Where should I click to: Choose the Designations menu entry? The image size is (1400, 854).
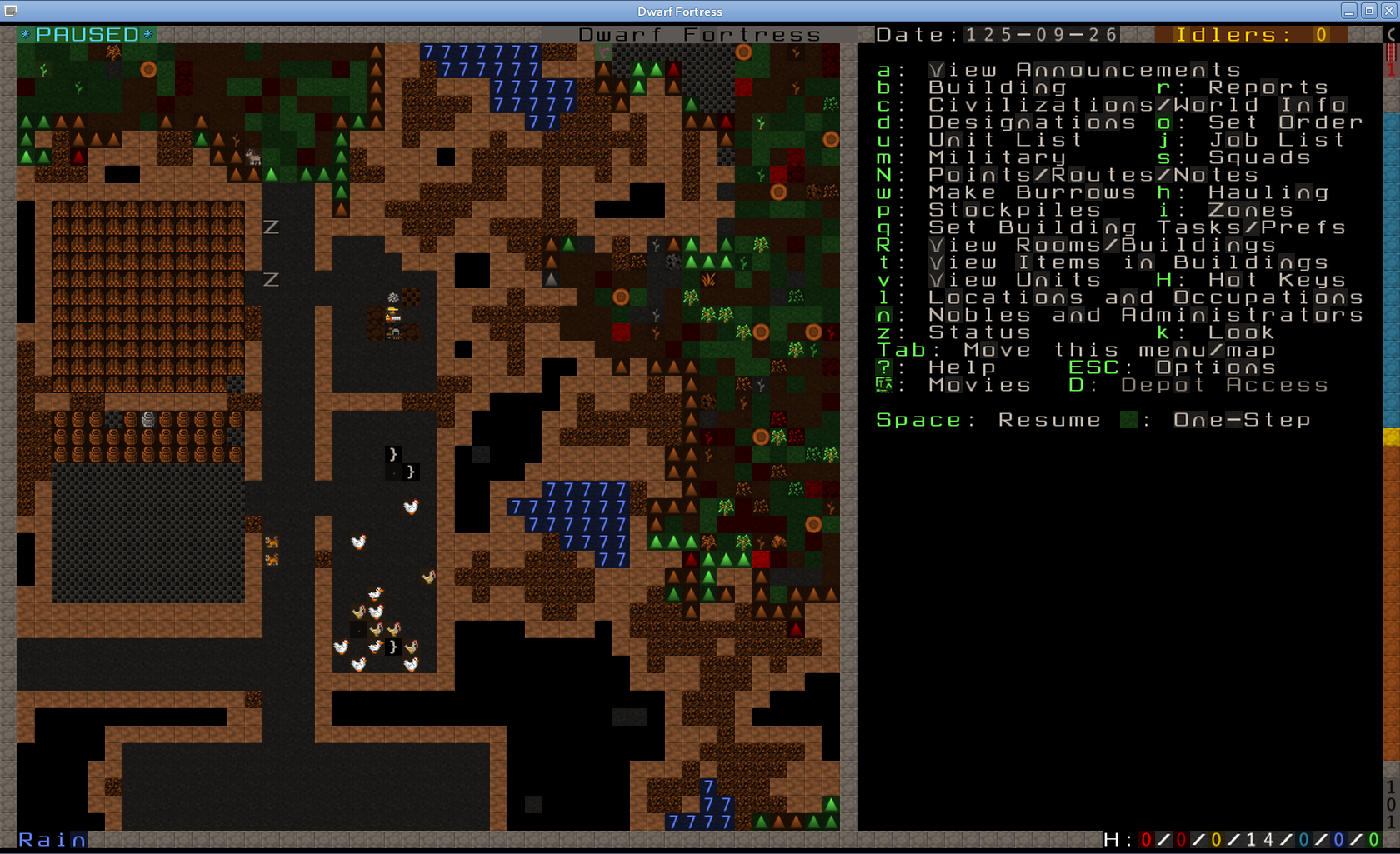(1032, 122)
